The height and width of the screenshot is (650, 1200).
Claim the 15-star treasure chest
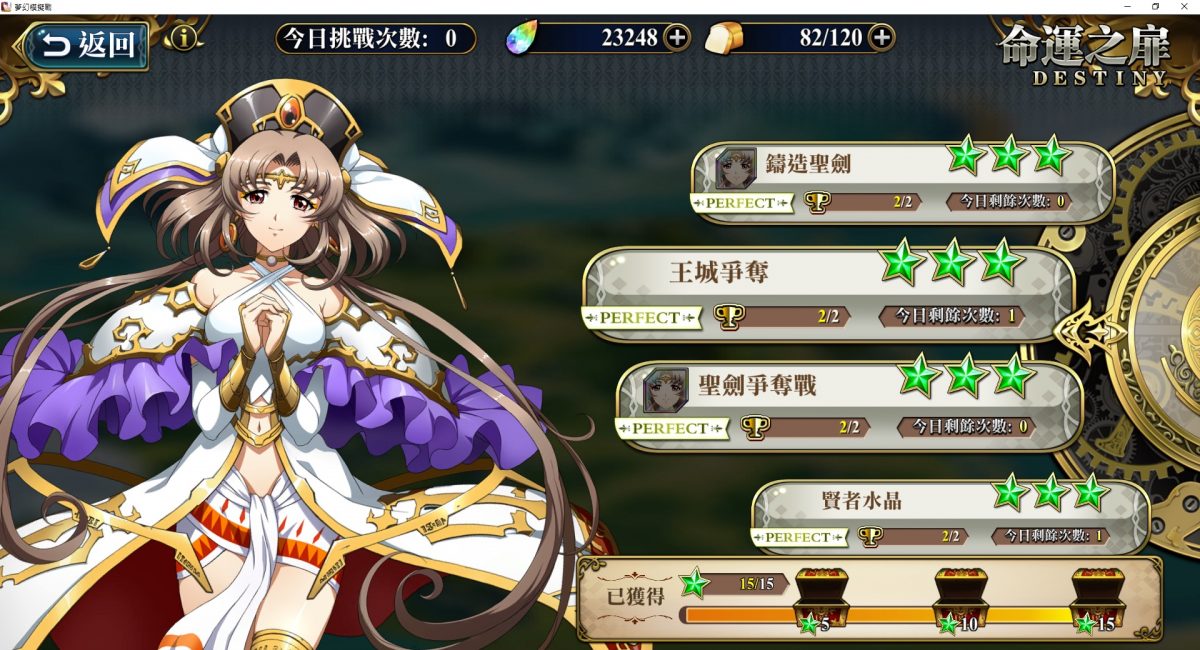point(1098,600)
